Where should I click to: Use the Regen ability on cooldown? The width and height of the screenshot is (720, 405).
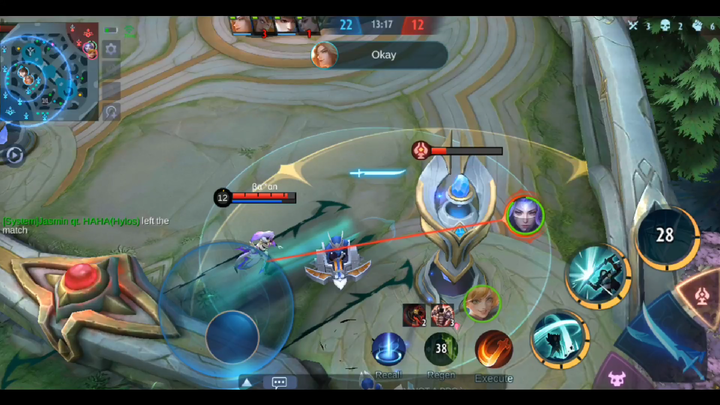pos(441,349)
